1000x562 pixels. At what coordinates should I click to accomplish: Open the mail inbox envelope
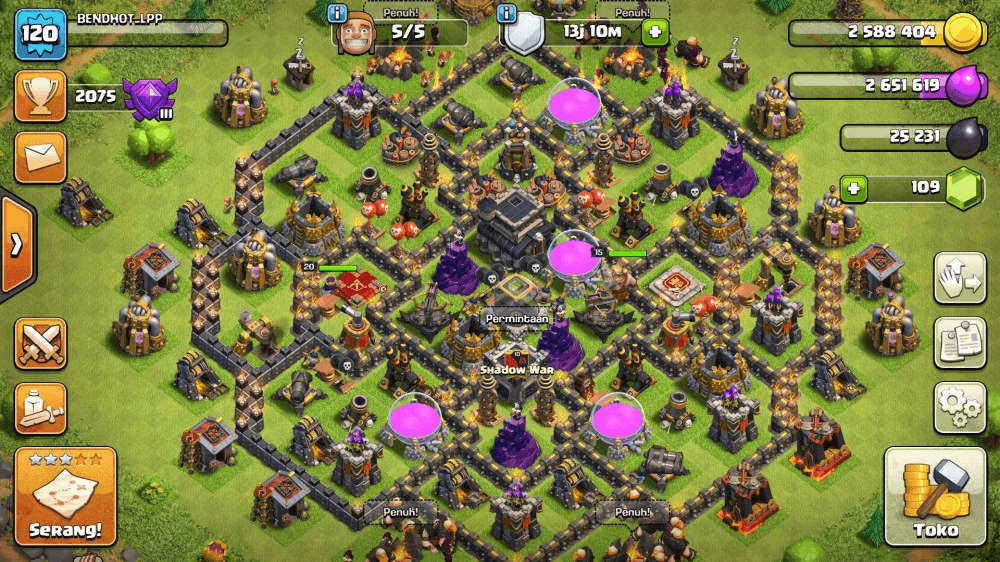click(x=40, y=157)
